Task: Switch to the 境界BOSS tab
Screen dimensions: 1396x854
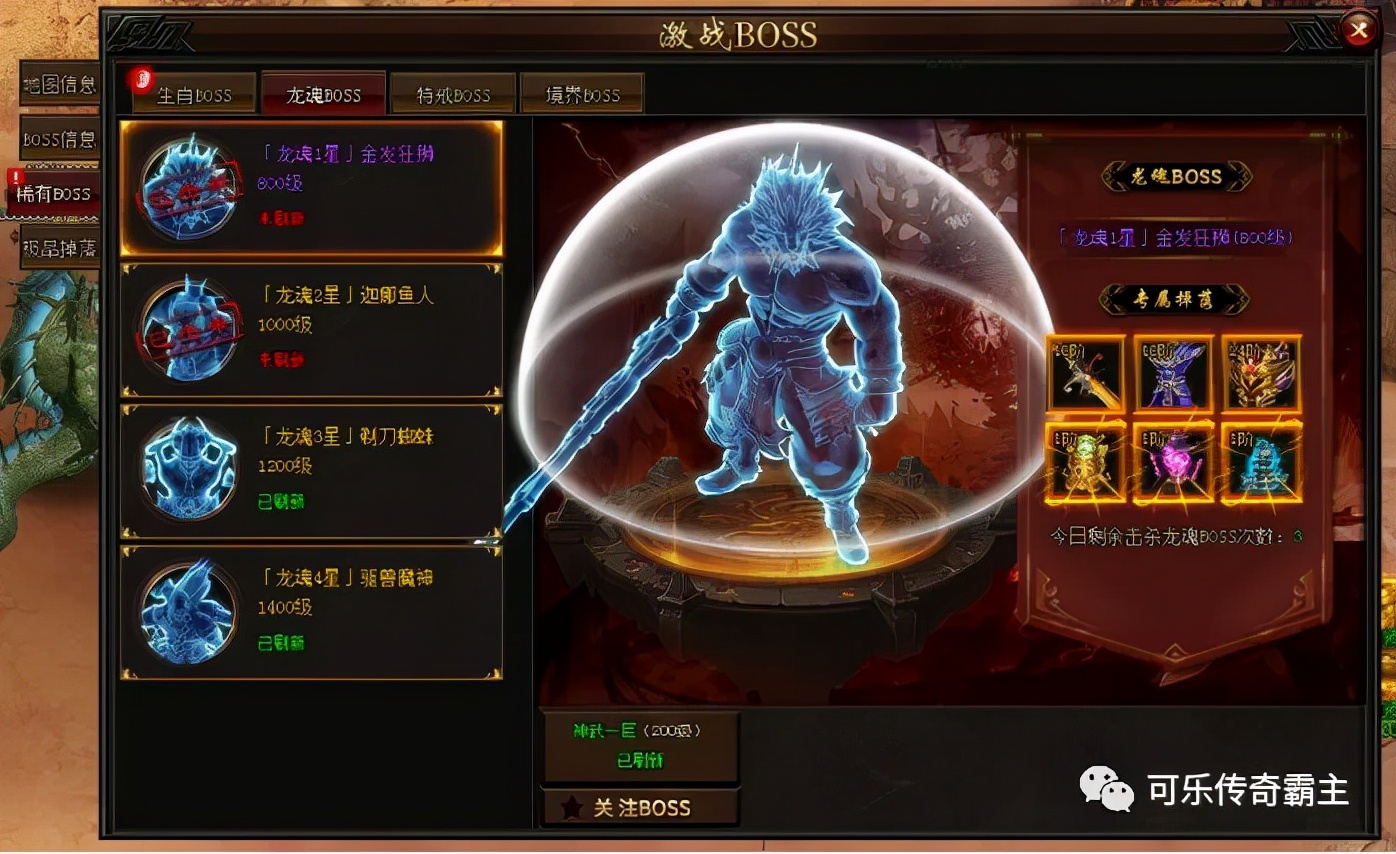Action: [581, 93]
